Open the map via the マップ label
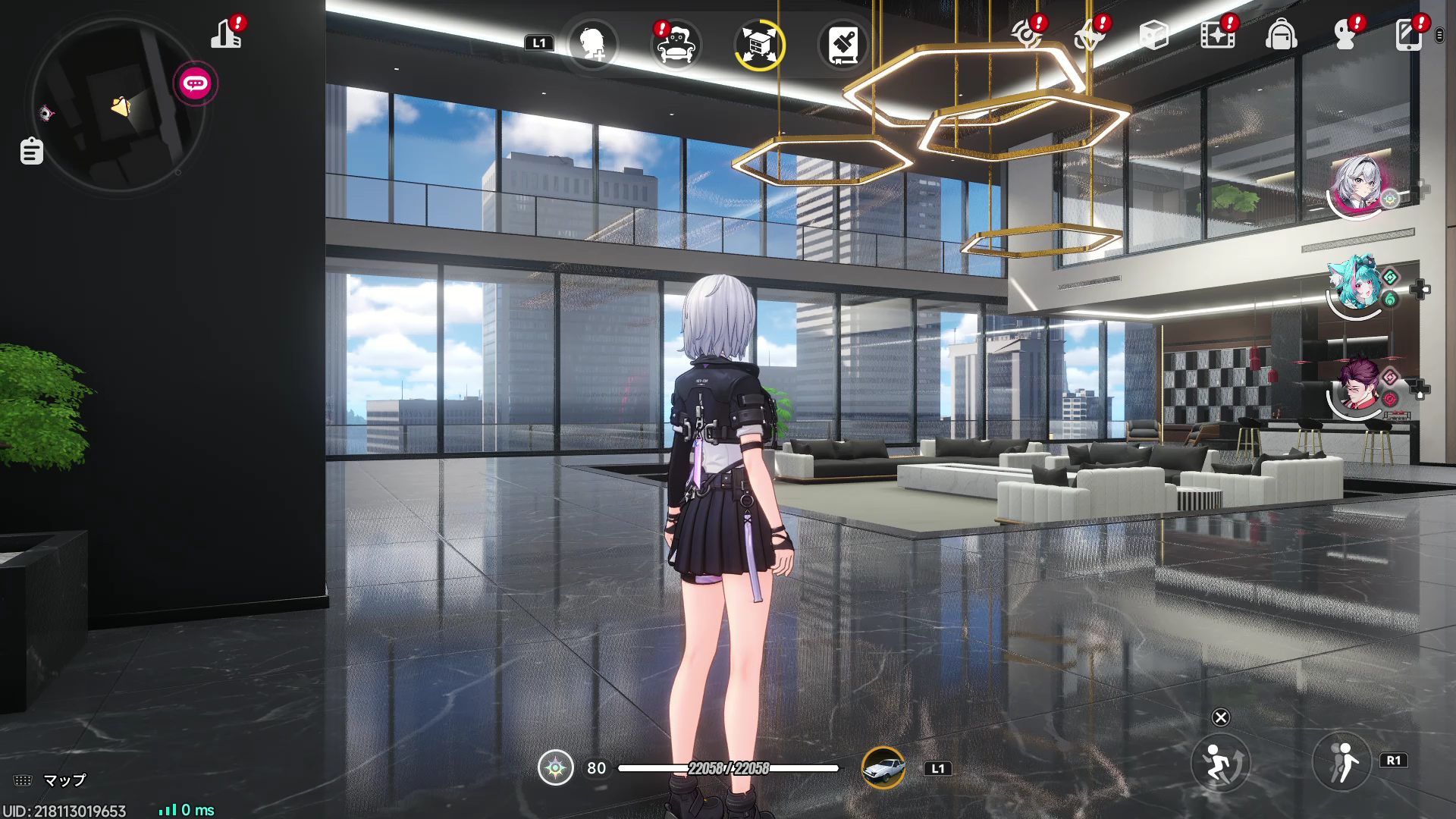The height and width of the screenshot is (819, 1456). coord(64,780)
